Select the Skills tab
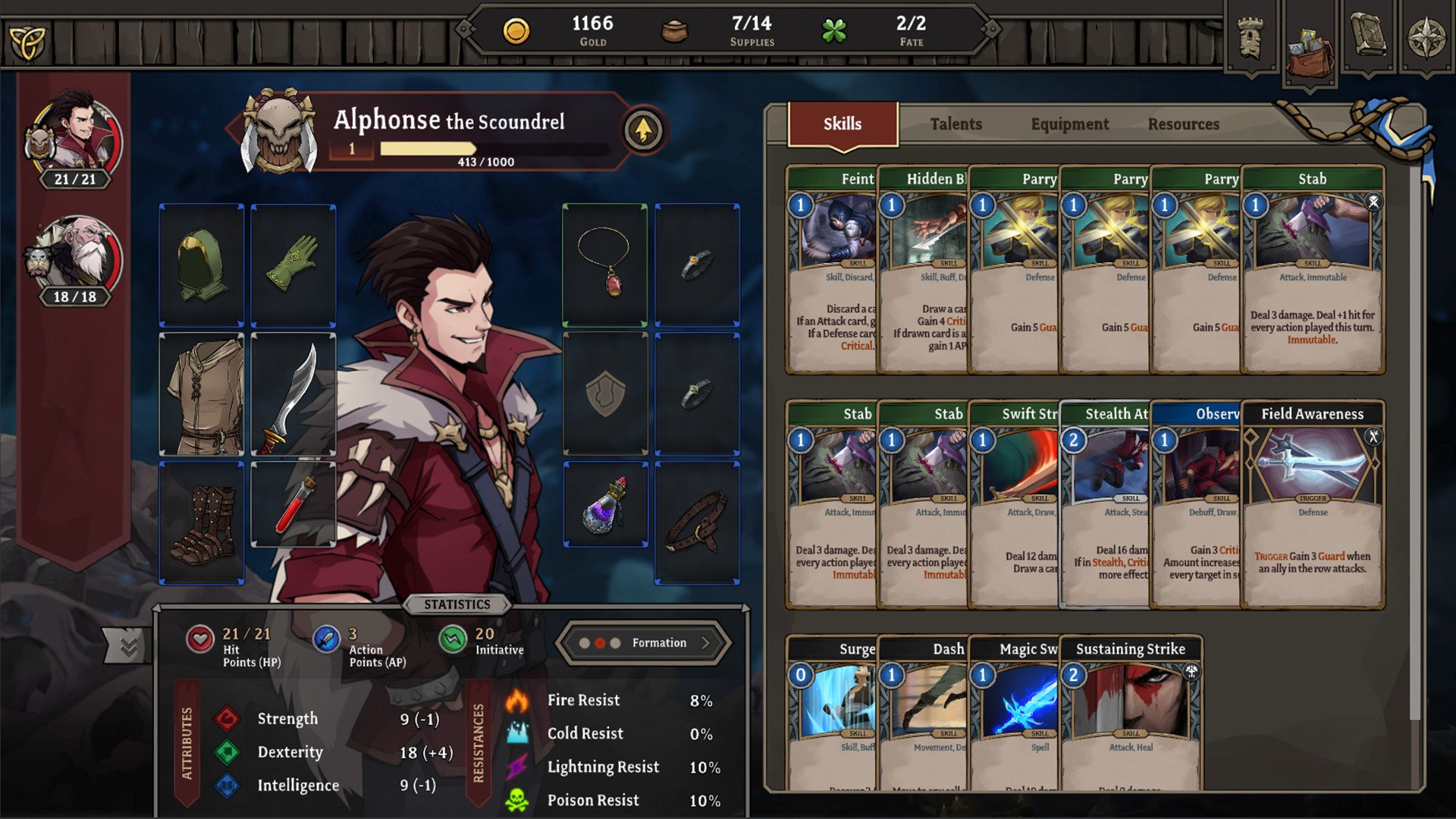1456x819 pixels. 843,124
